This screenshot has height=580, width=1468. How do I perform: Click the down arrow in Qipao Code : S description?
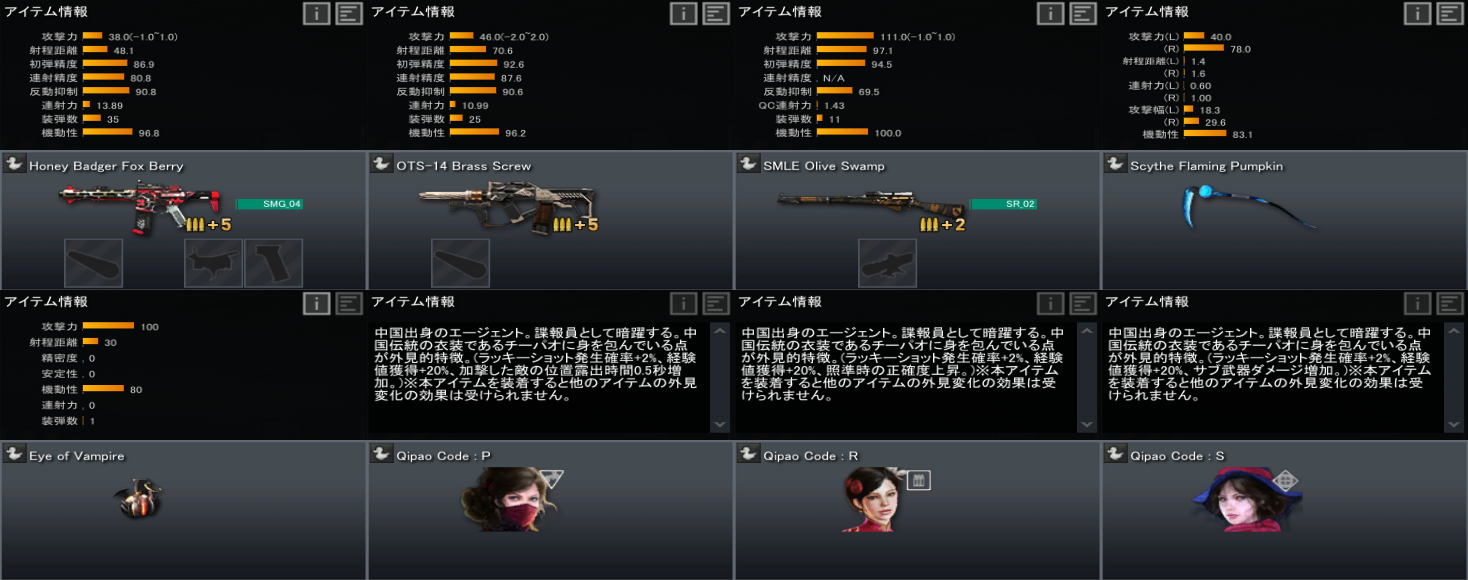(x=1453, y=424)
